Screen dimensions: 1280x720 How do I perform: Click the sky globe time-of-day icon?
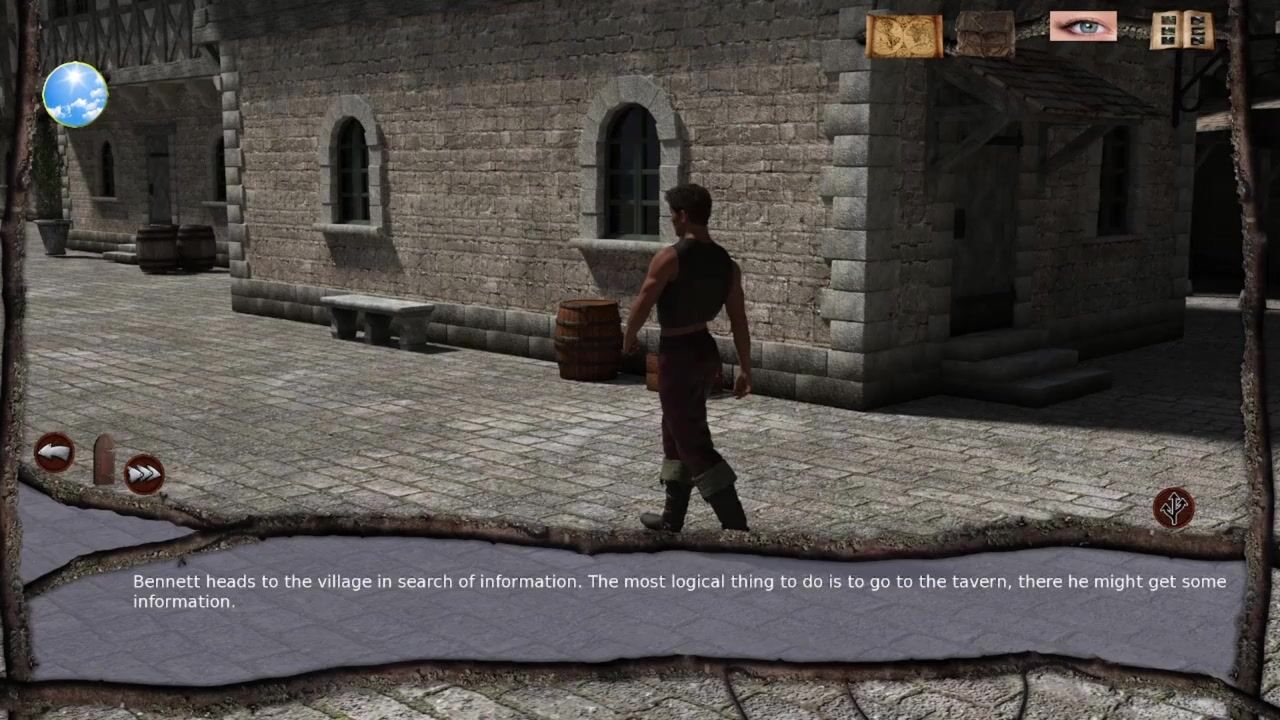[x=75, y=94]
